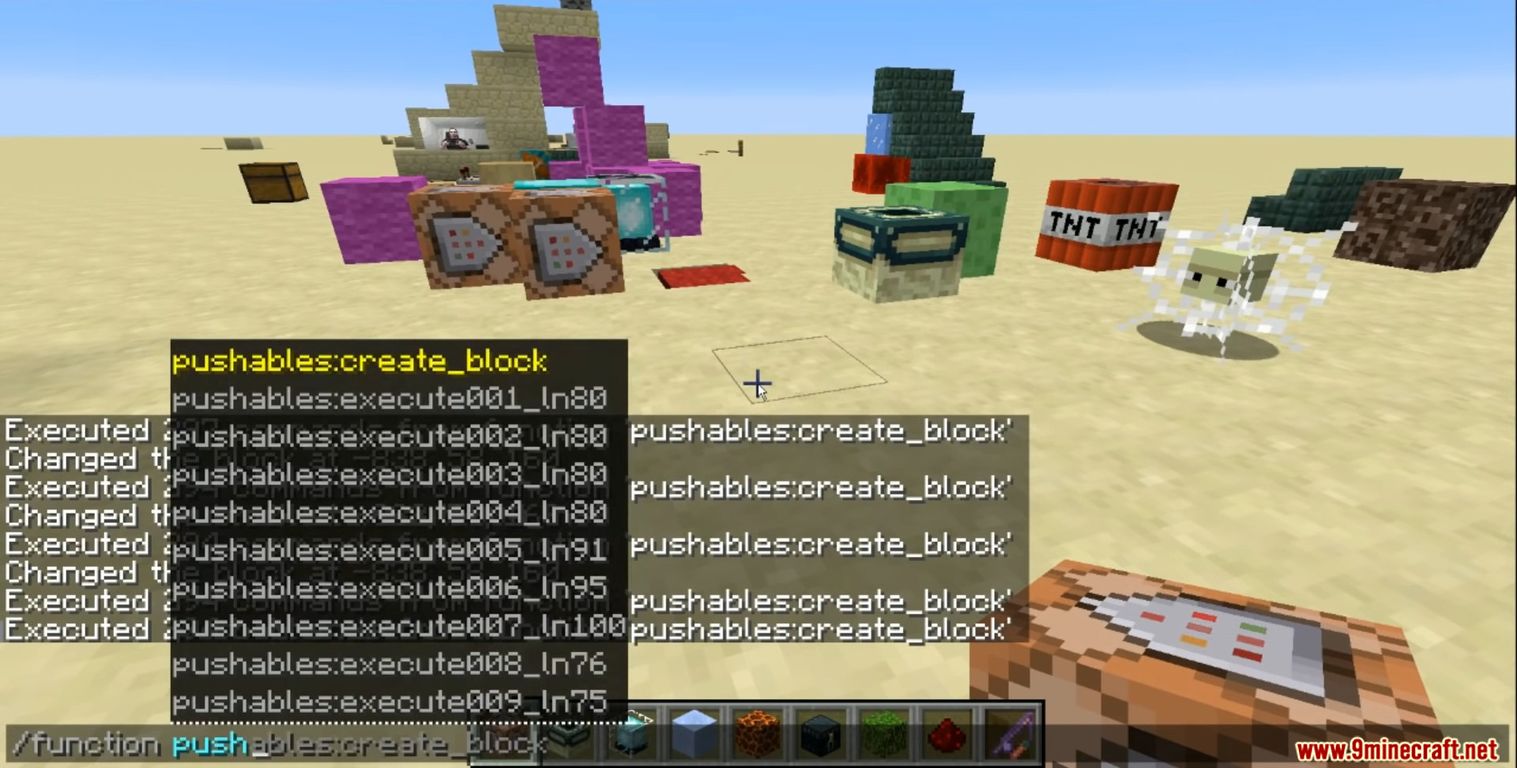Select the conduit item in the hotbar
This screenshot has height=768, width=1517.
point(632,735)
